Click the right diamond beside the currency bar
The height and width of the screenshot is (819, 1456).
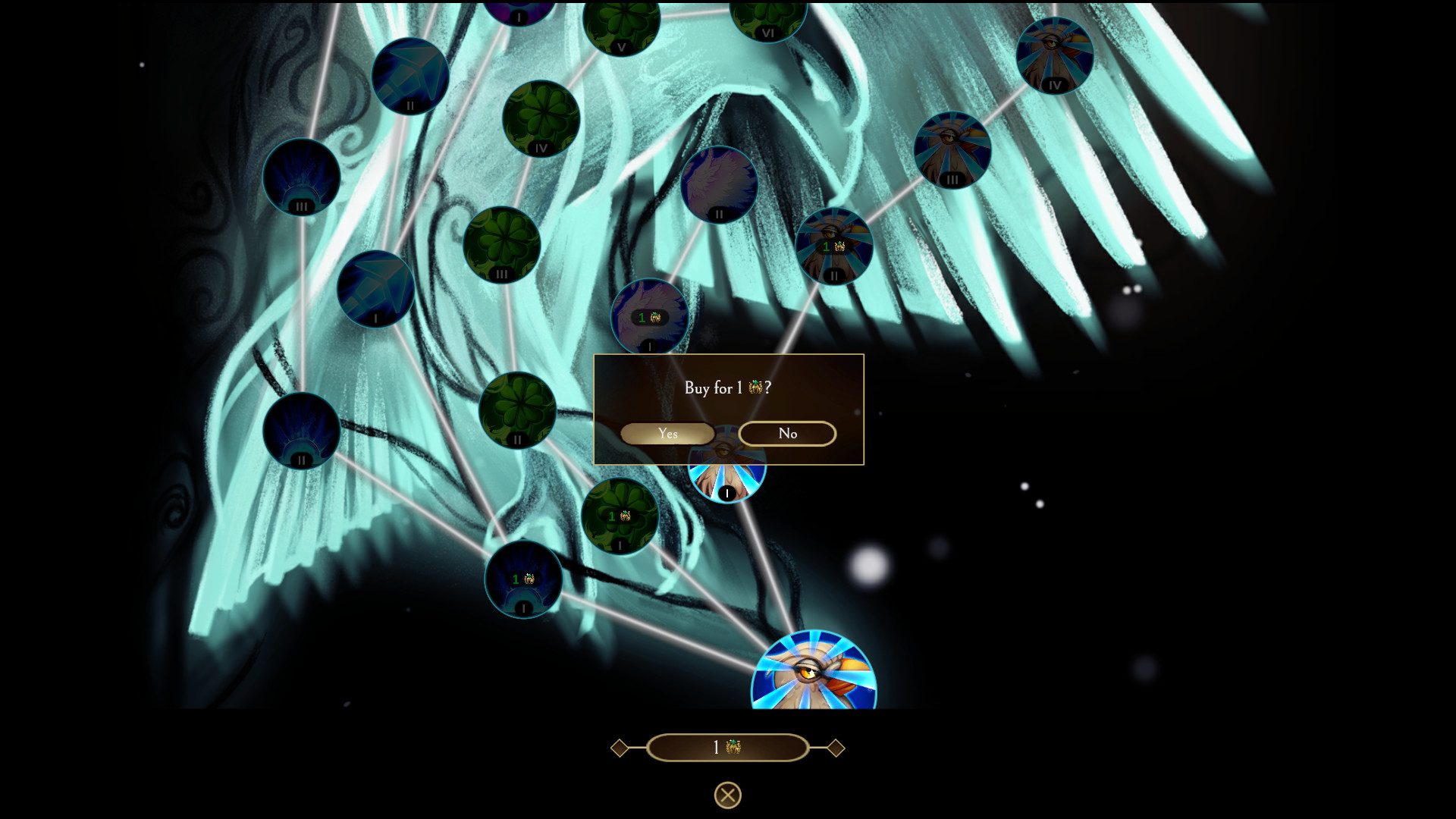836,747
